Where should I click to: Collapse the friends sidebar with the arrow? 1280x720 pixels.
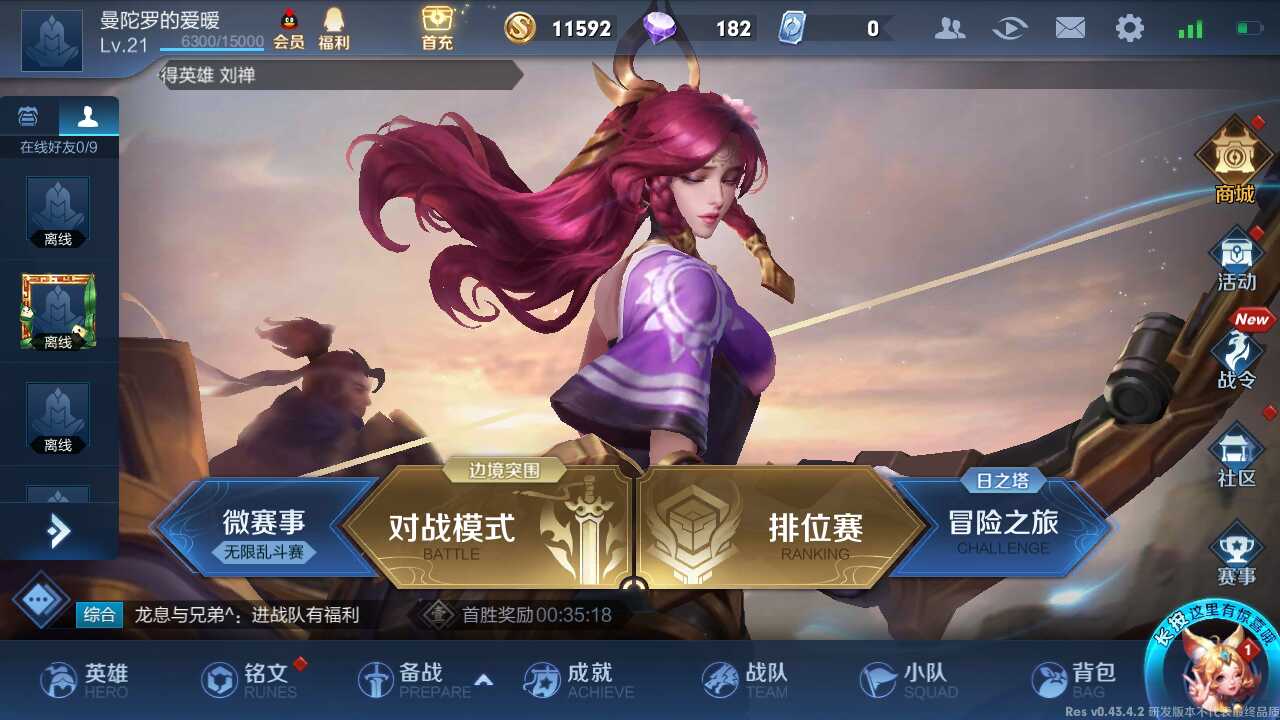pyautogui.click(x=60, y=532)
